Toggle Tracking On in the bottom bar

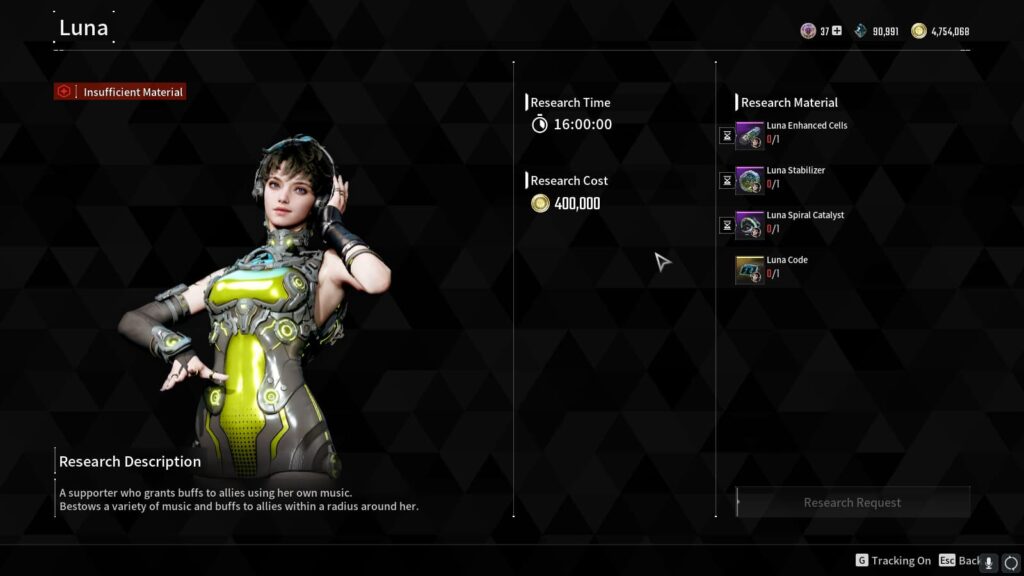pos(892,561)
